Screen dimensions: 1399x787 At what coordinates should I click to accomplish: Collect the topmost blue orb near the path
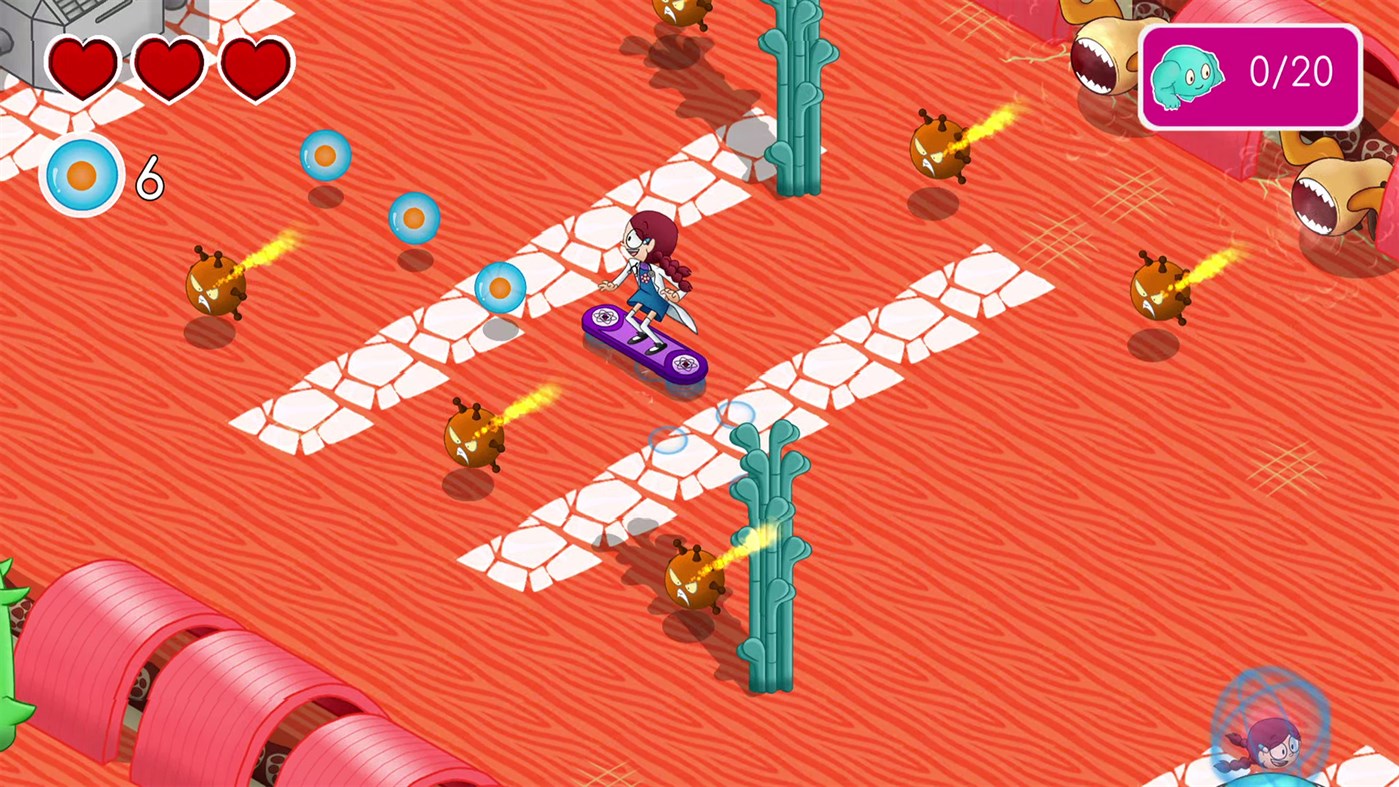coord(326,154)
